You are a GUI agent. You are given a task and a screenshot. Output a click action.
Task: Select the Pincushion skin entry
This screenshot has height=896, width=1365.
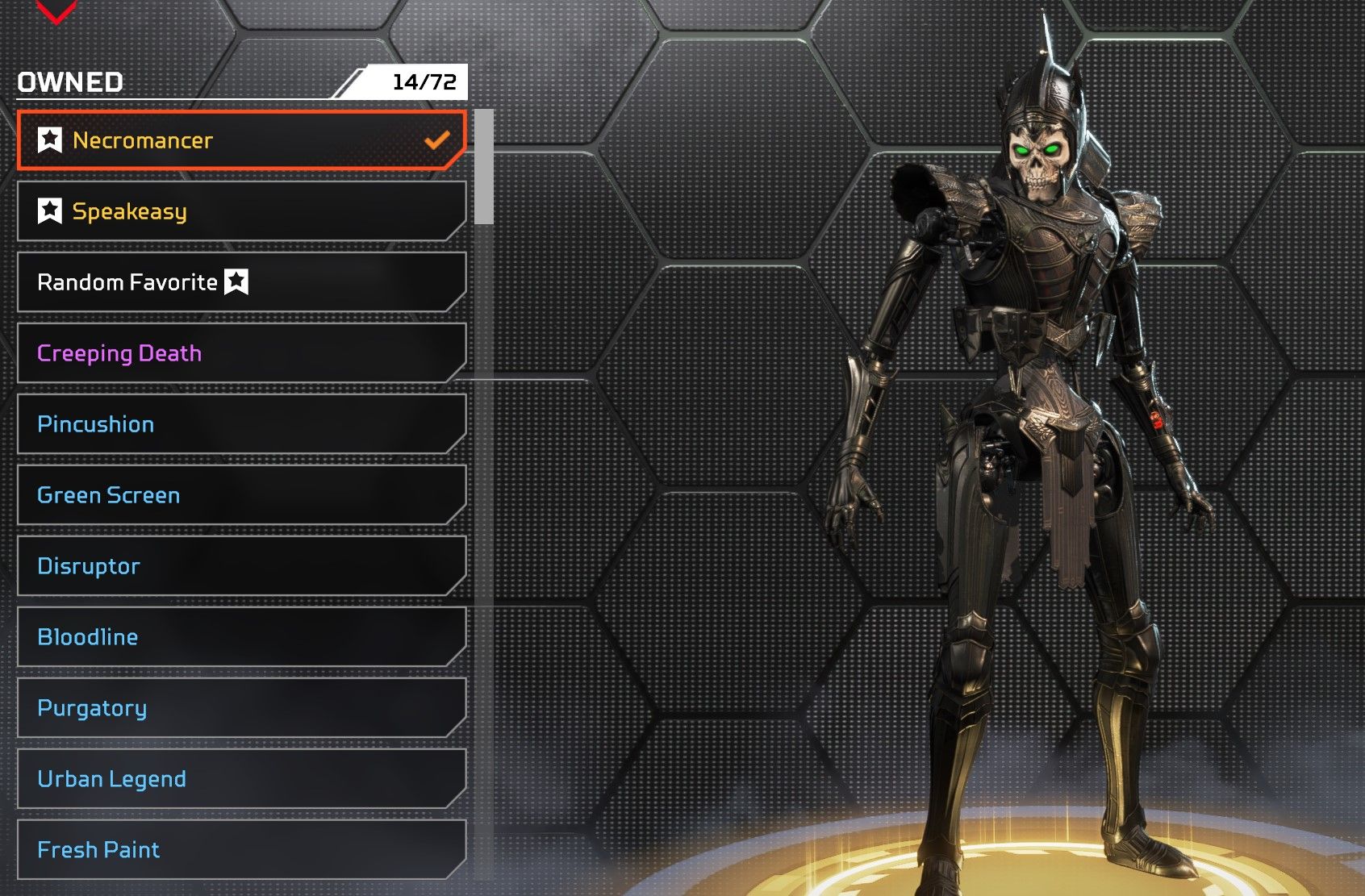coord(242,424)
